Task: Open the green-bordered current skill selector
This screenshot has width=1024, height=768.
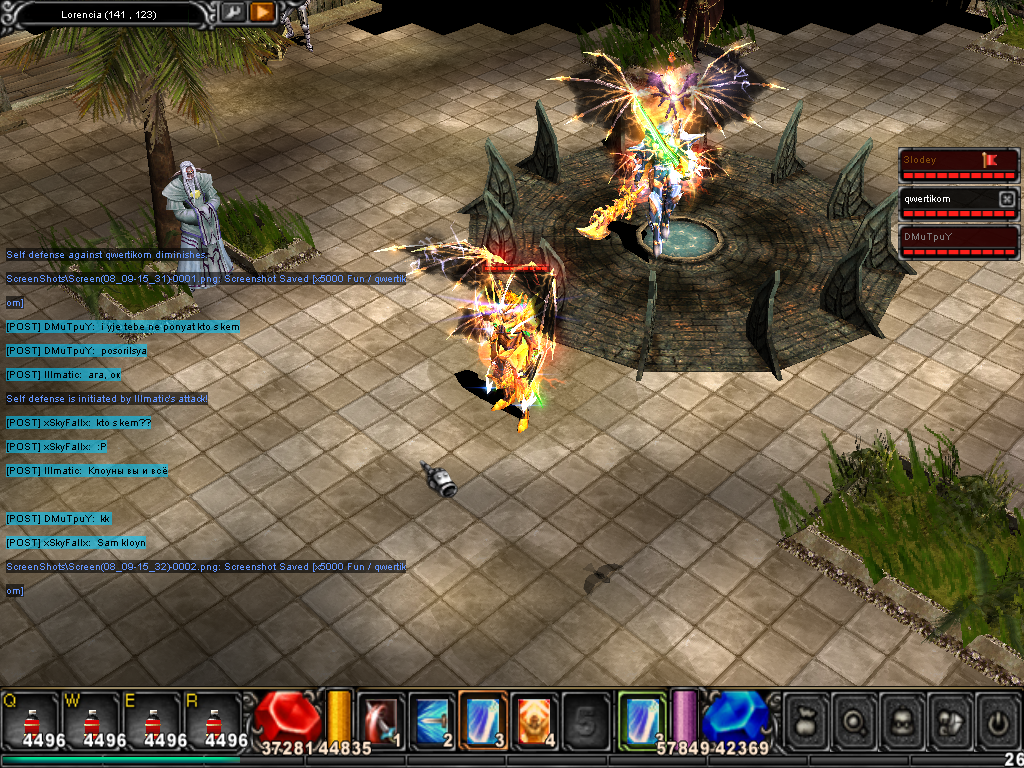Action: [x=642, y=719]
